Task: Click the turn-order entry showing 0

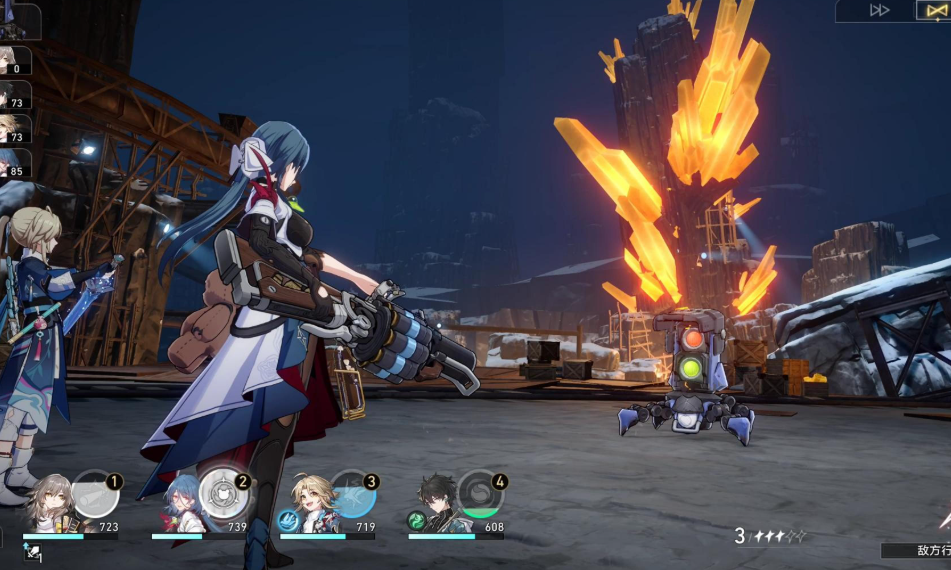Action: pos(15,61)
